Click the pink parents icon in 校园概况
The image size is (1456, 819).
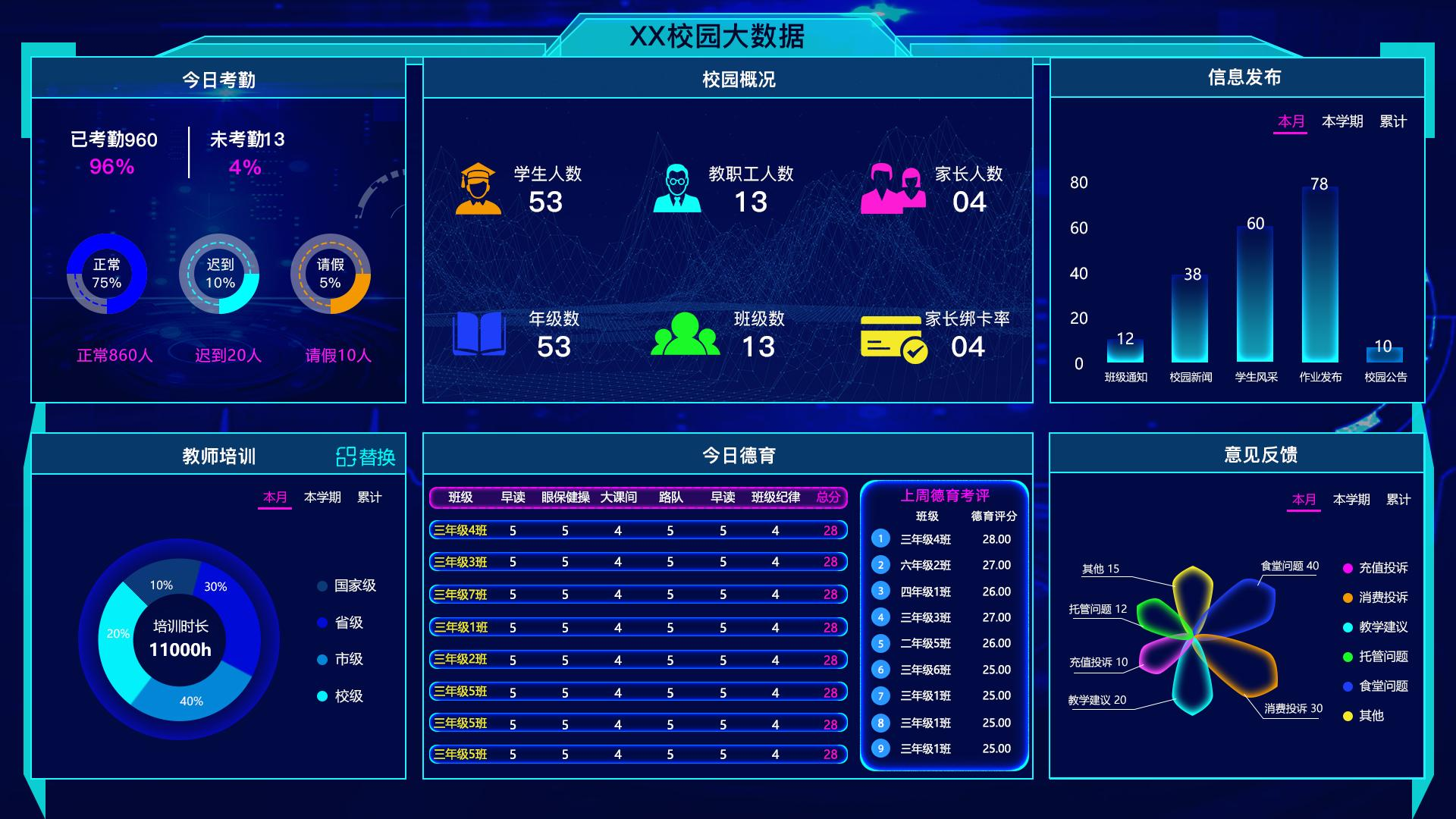click(x=893, y=190)
